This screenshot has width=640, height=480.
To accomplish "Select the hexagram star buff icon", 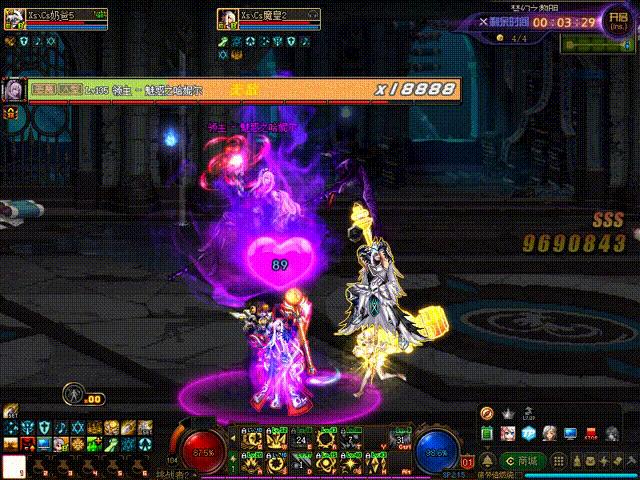I will click(x=75, y=428).
